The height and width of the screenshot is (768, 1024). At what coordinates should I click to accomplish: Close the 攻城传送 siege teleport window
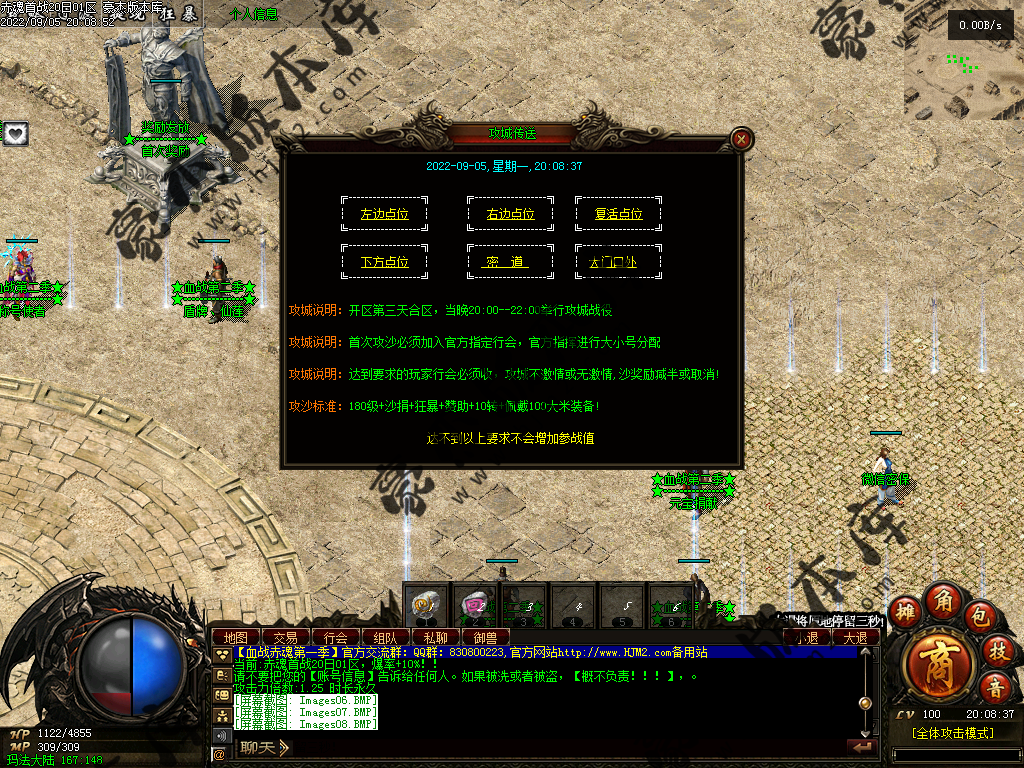[x=741, y=139]
